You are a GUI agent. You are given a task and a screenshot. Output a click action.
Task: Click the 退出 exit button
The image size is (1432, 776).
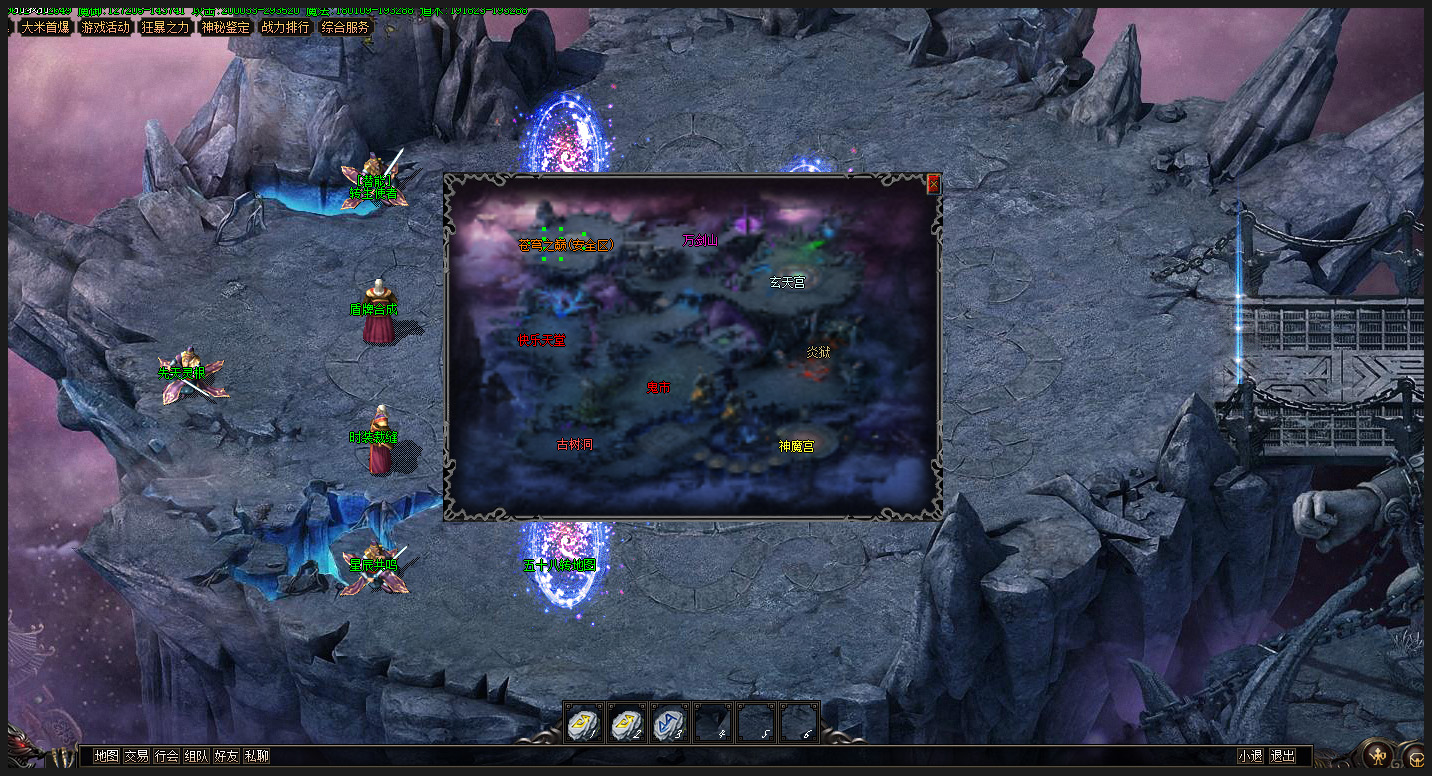pos(1282,756)
